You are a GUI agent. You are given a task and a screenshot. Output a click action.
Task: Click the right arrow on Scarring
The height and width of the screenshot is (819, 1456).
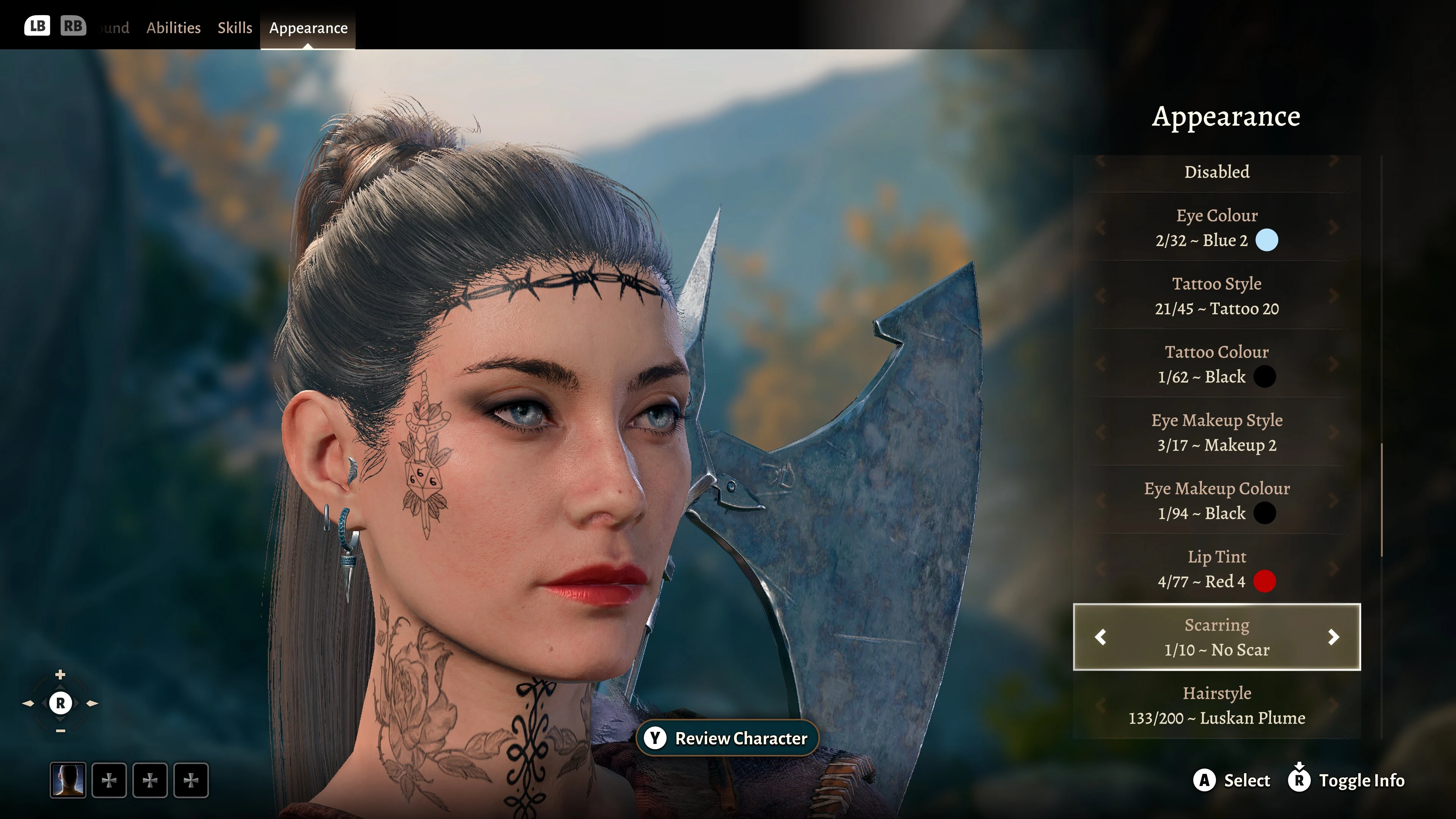1334,637
